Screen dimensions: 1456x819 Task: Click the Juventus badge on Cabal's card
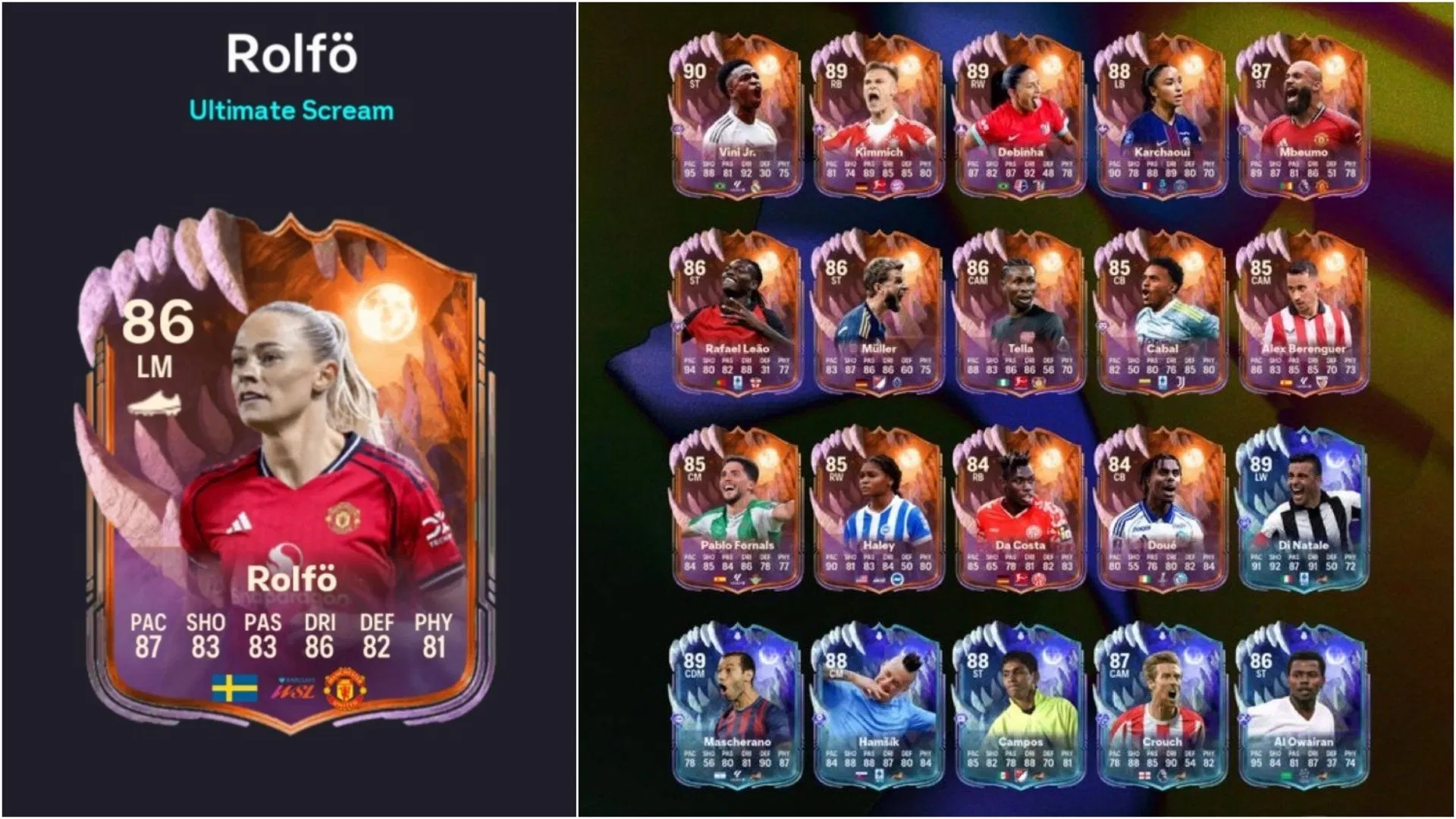pos(1181,381)
